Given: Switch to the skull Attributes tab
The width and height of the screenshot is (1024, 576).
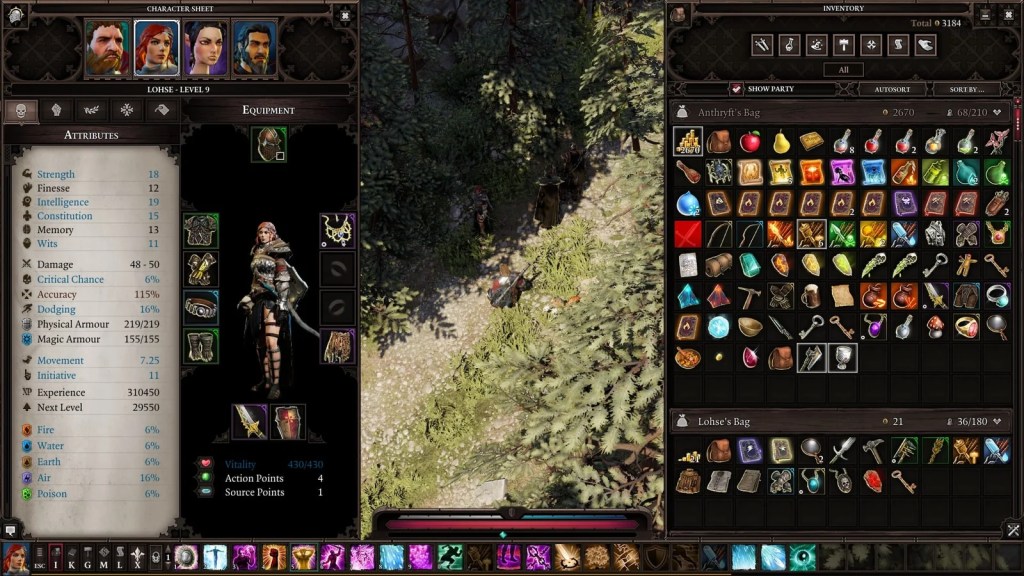Looking at the screenshot, I should [21, 110].
